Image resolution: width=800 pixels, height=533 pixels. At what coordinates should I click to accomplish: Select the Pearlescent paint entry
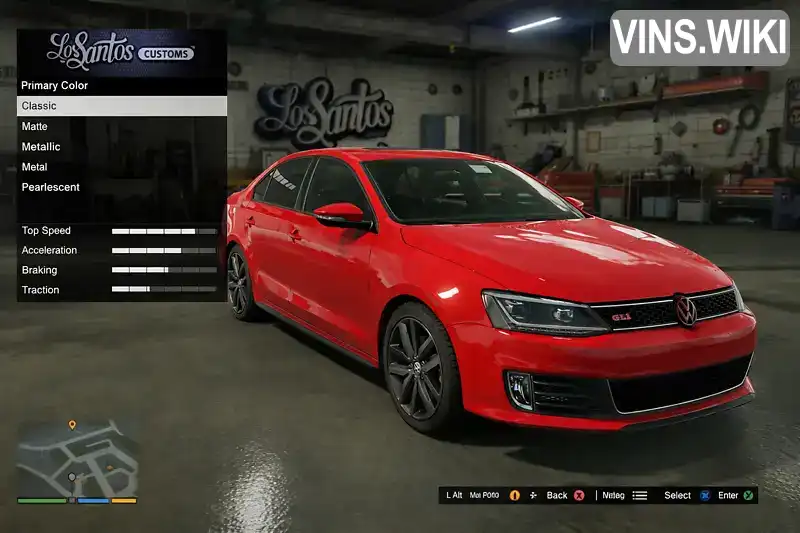pyautogui.click(x=121, y=187)
